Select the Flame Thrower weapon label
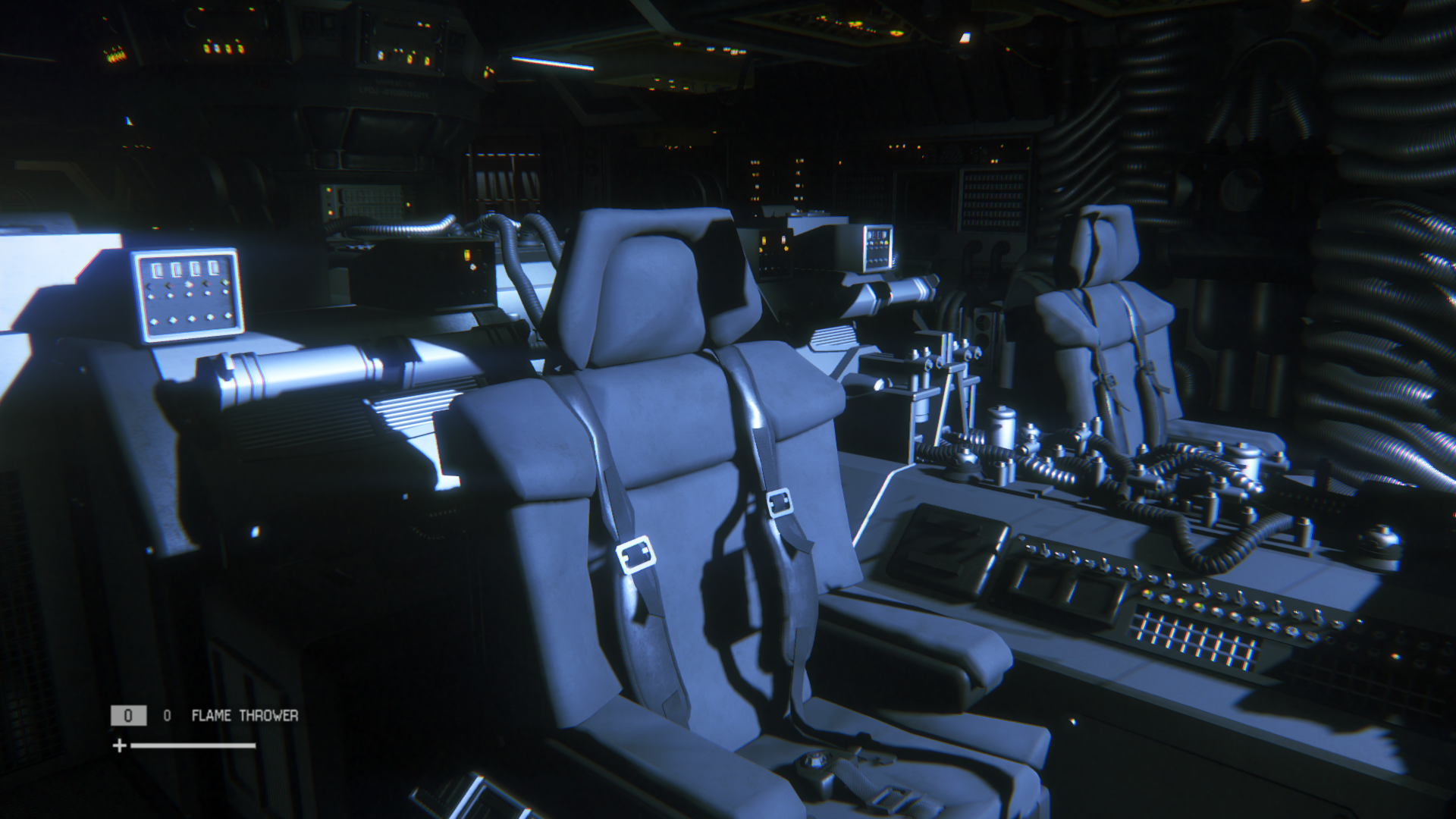 click(x=244, y=715)
